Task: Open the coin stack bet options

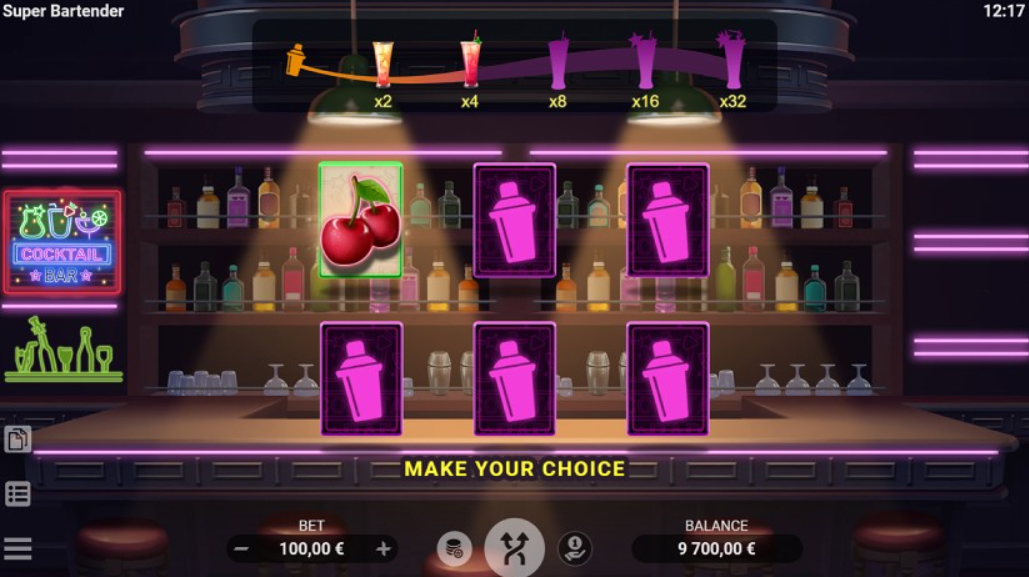Action: point(454,548)
